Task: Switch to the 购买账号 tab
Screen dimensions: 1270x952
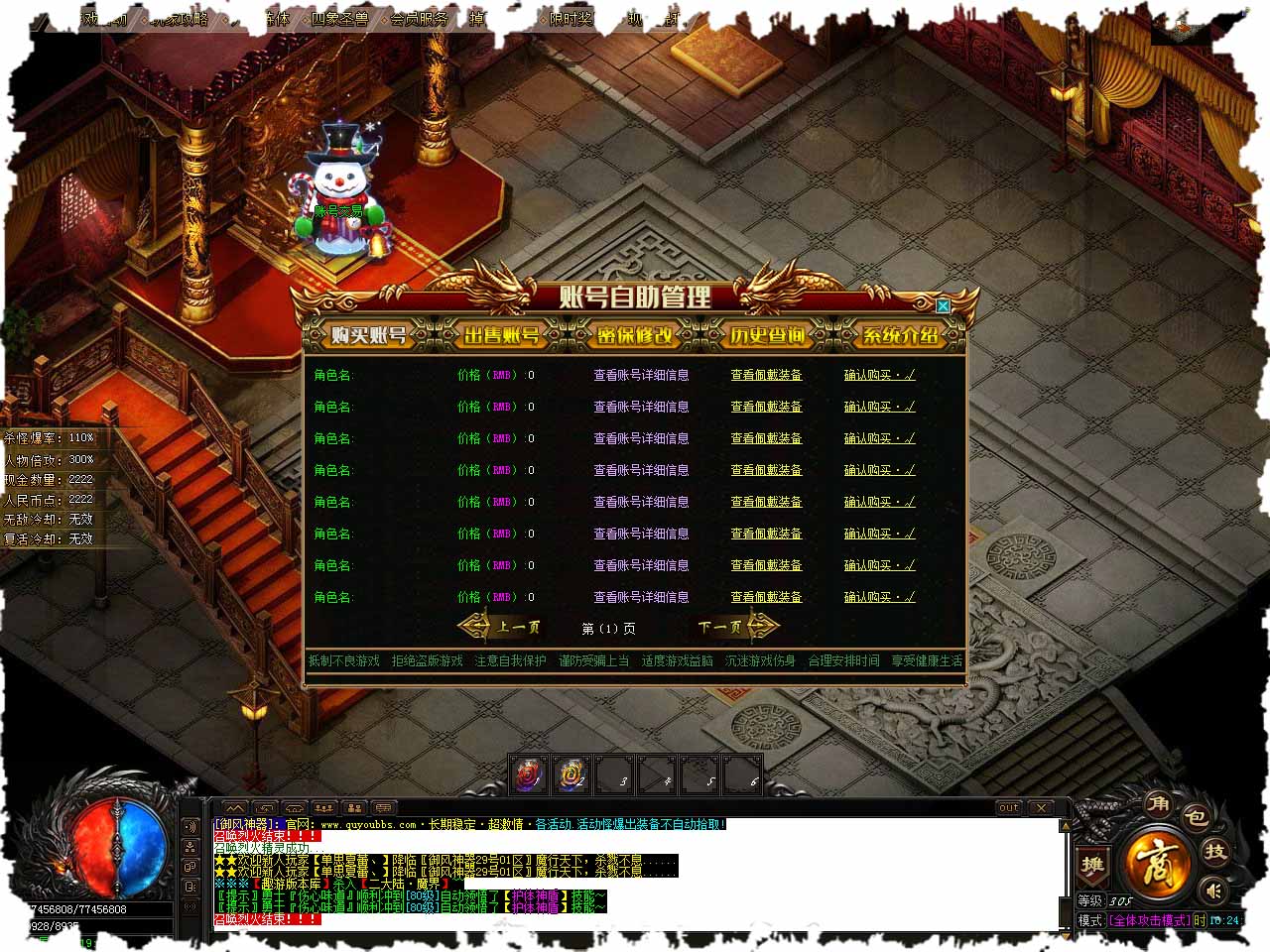Action: (x=369, y=335)
